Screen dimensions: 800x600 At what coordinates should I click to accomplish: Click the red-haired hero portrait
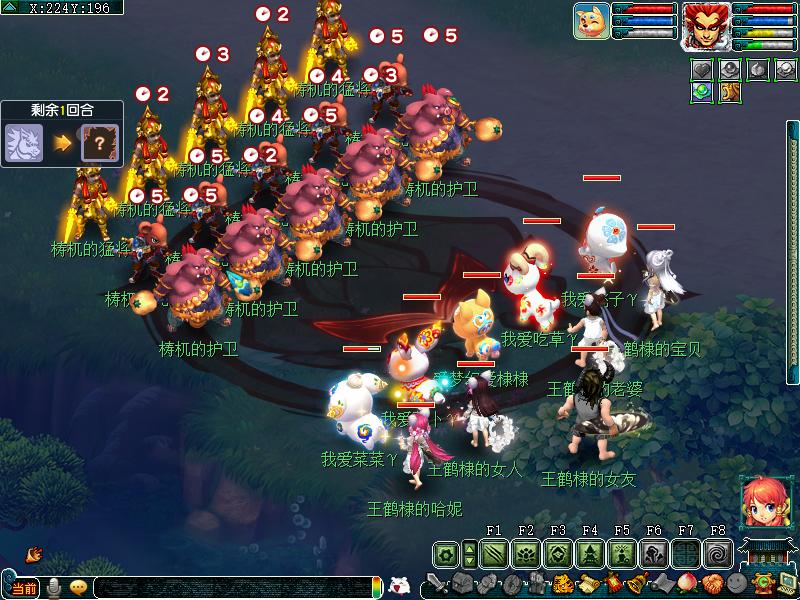click(x=706, y=26)
